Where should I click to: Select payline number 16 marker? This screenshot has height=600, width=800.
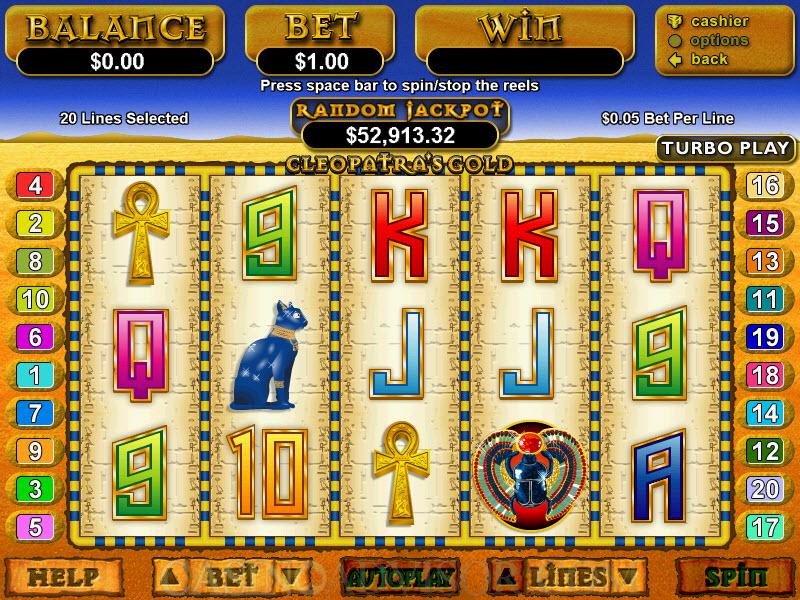tap(765, 185)
